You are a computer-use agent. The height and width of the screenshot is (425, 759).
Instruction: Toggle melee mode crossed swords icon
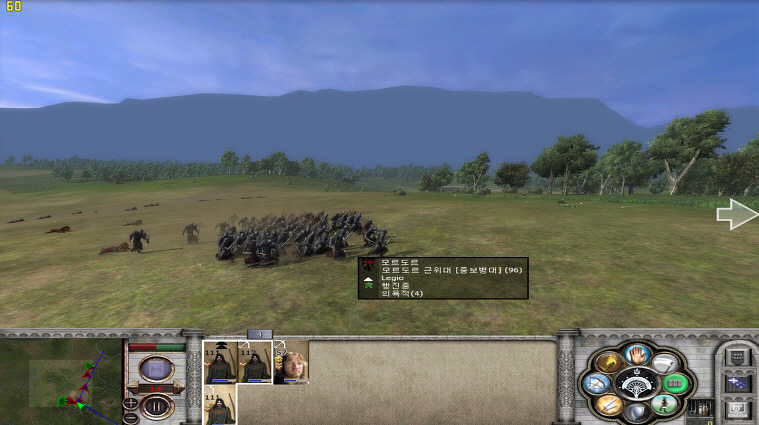pos(607,405)
